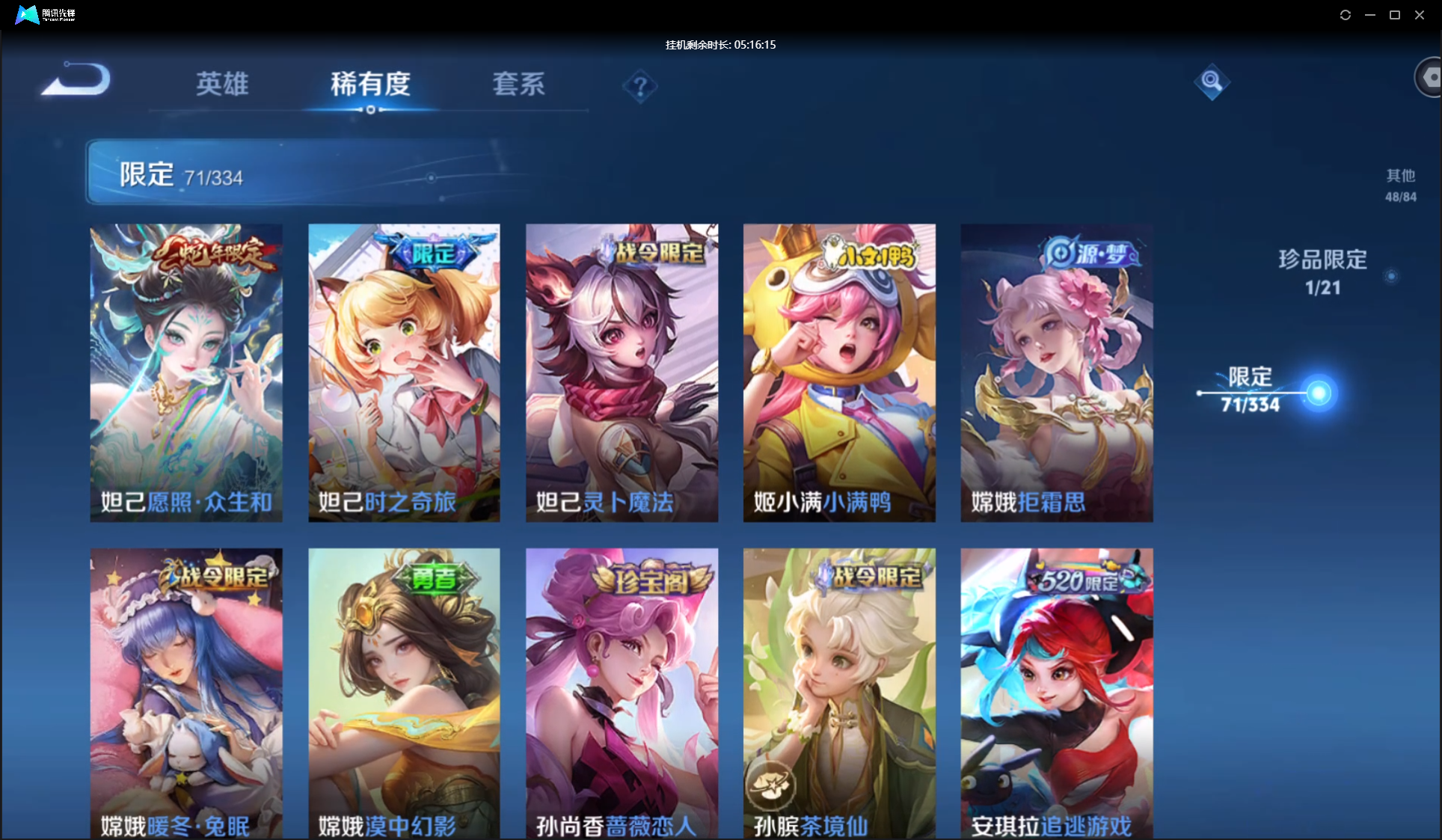View the 嫦娥 漠中幻影 skin card
The image size is (1442, 840).
click(404, 693)
